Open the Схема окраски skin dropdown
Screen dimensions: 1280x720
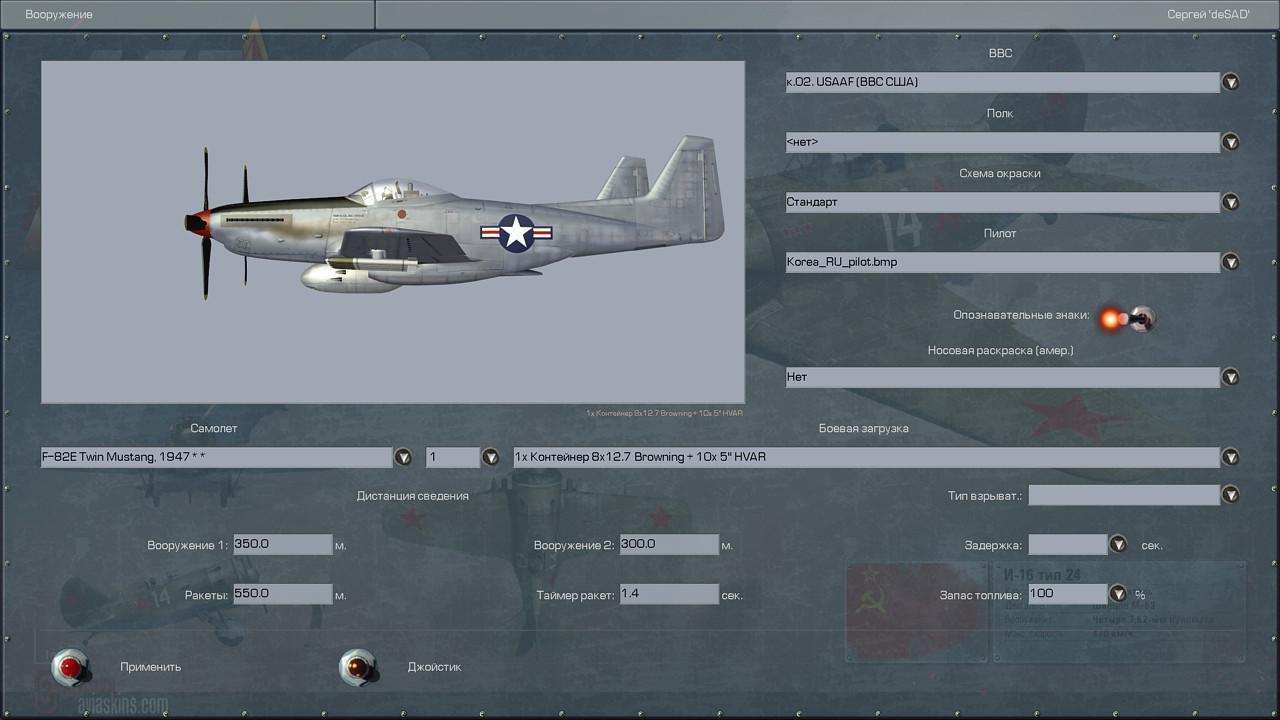(1230, 202)
